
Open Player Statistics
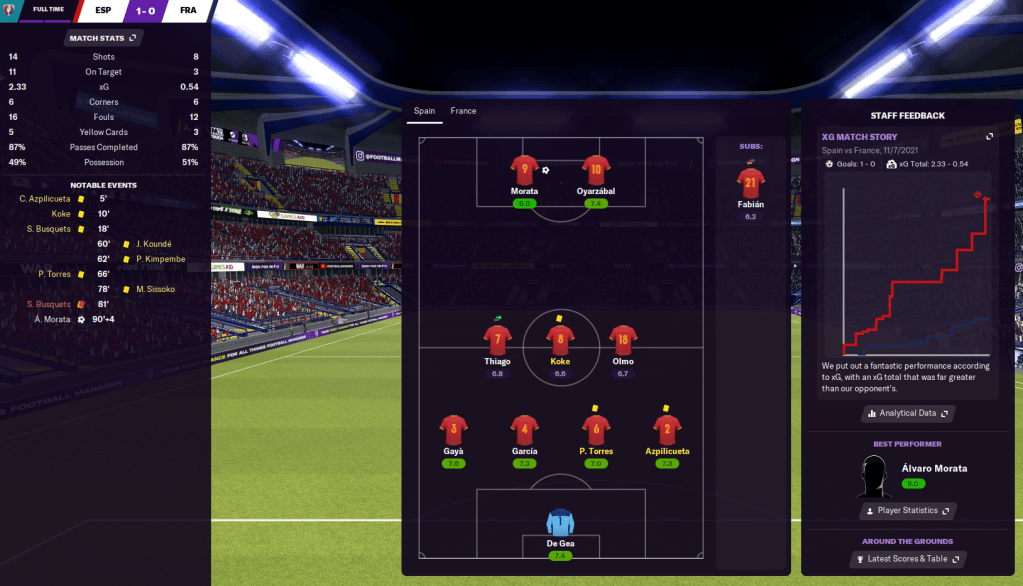[x=908, y=511]
